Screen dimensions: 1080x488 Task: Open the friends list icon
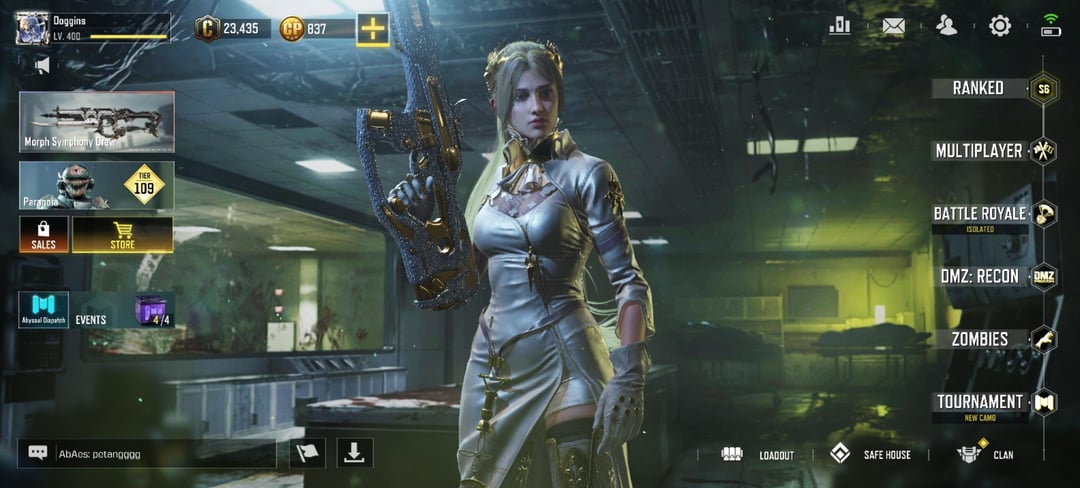946,26
